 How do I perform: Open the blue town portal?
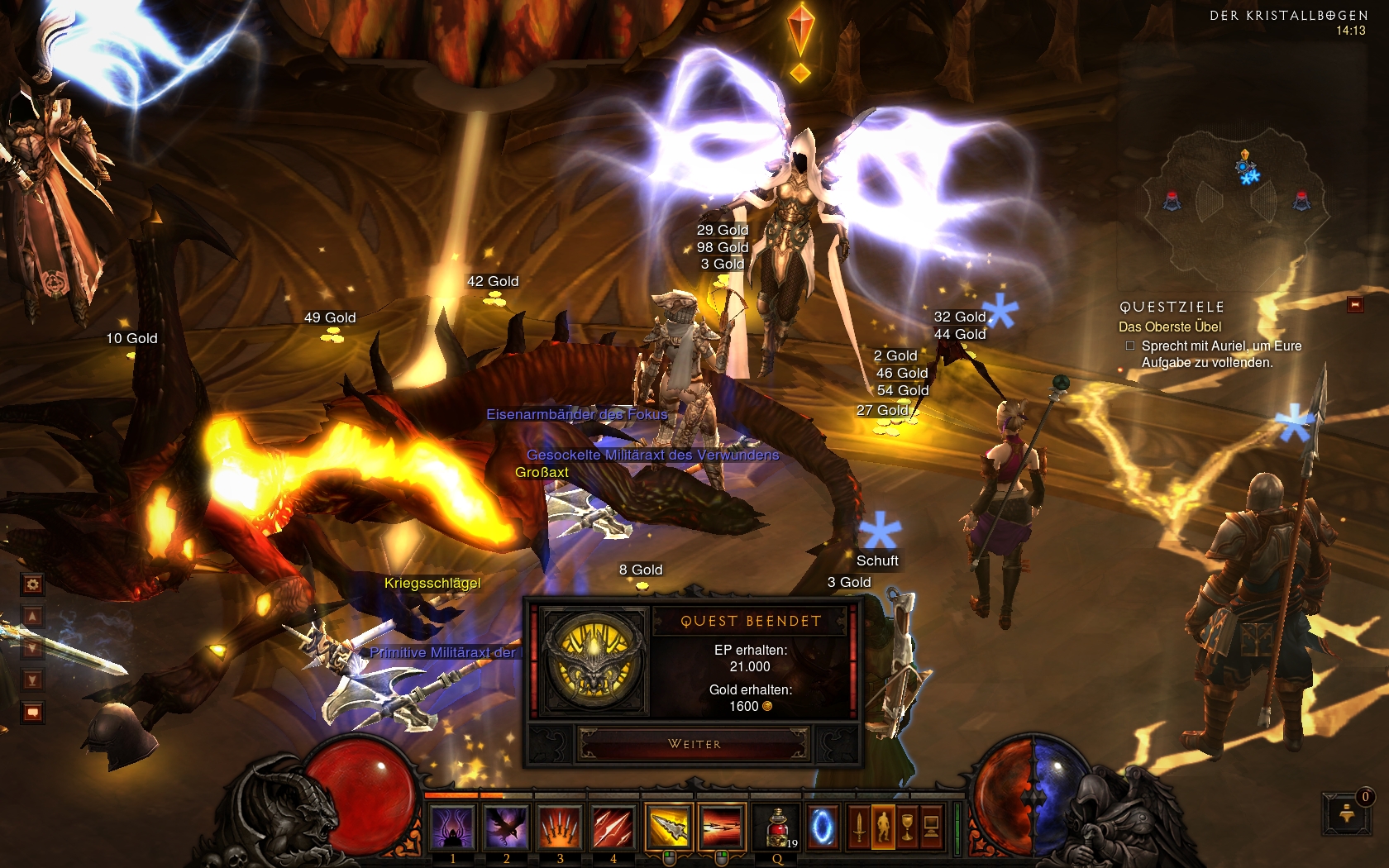pos(823,827)
